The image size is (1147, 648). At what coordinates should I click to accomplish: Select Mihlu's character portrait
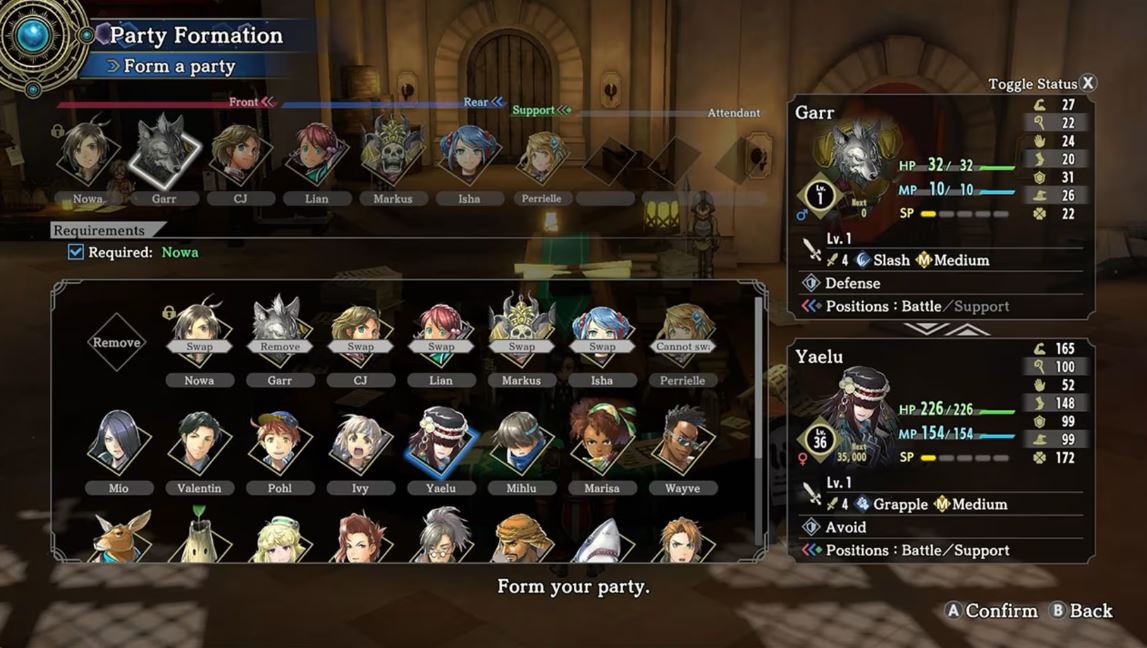point(521,442)
